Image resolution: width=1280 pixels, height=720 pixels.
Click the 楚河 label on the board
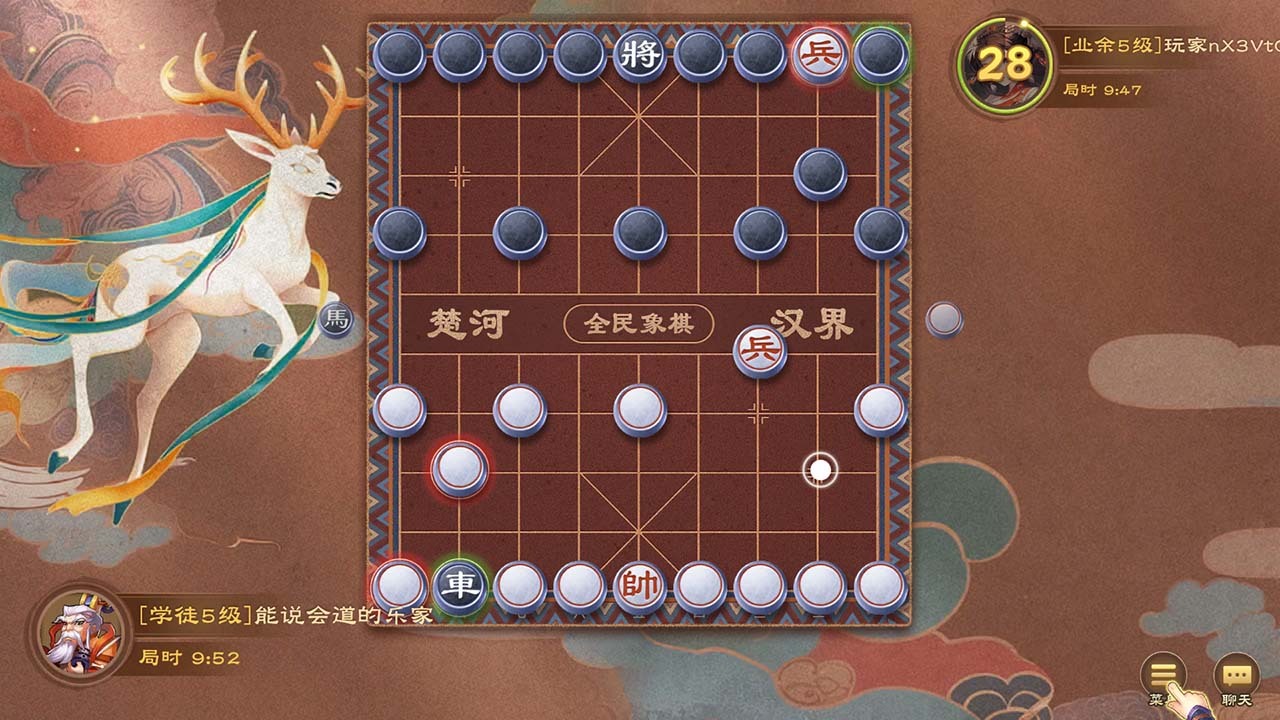[x=466, y=323]
